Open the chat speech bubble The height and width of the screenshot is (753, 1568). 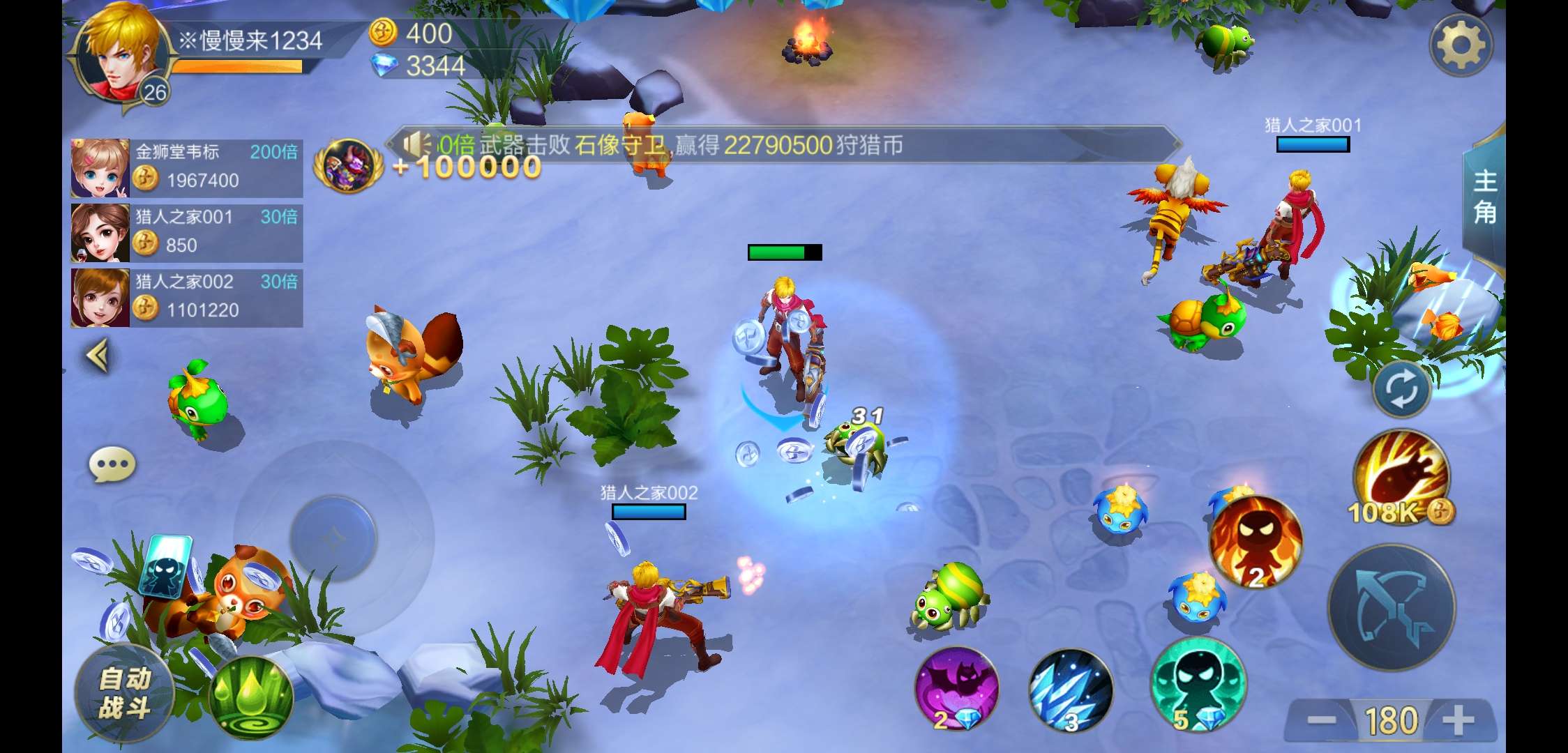(112, 465)
